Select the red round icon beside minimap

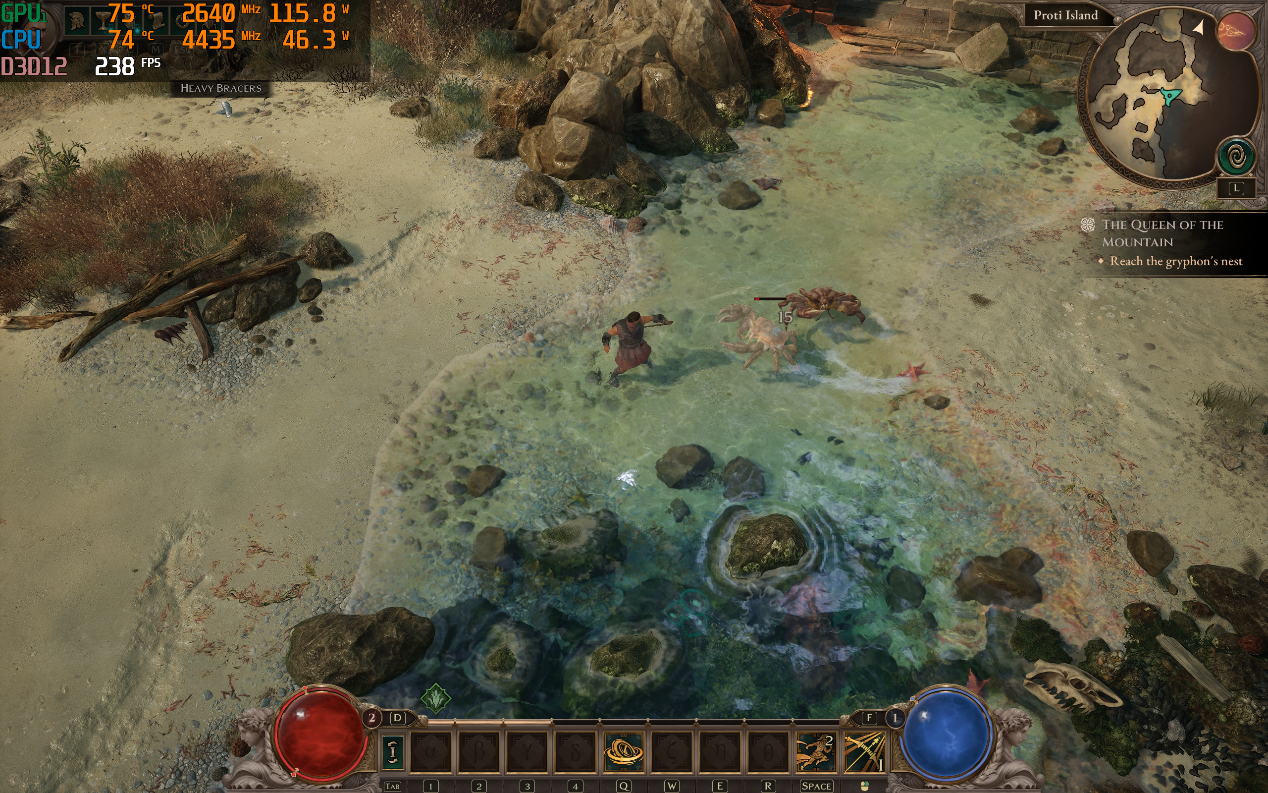1236,31
